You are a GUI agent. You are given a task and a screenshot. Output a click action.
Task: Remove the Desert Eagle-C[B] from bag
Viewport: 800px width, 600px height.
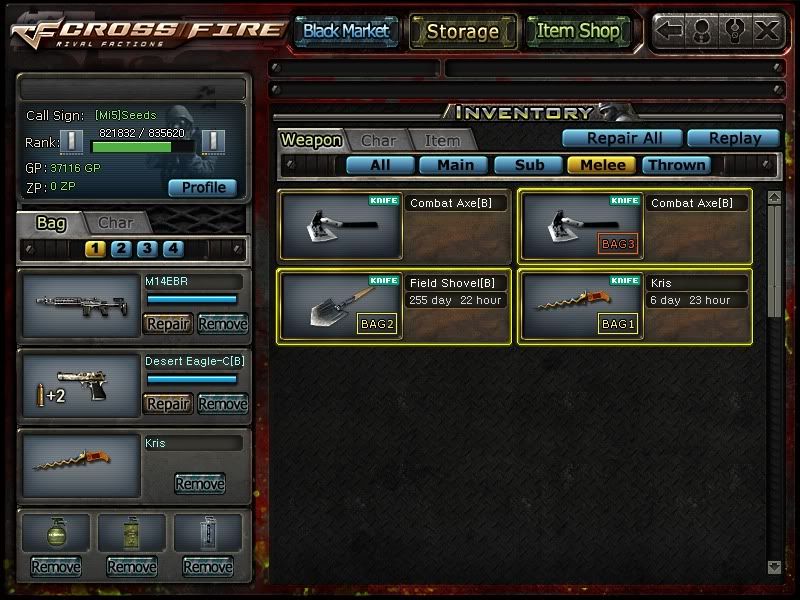(x=222, y=404)
